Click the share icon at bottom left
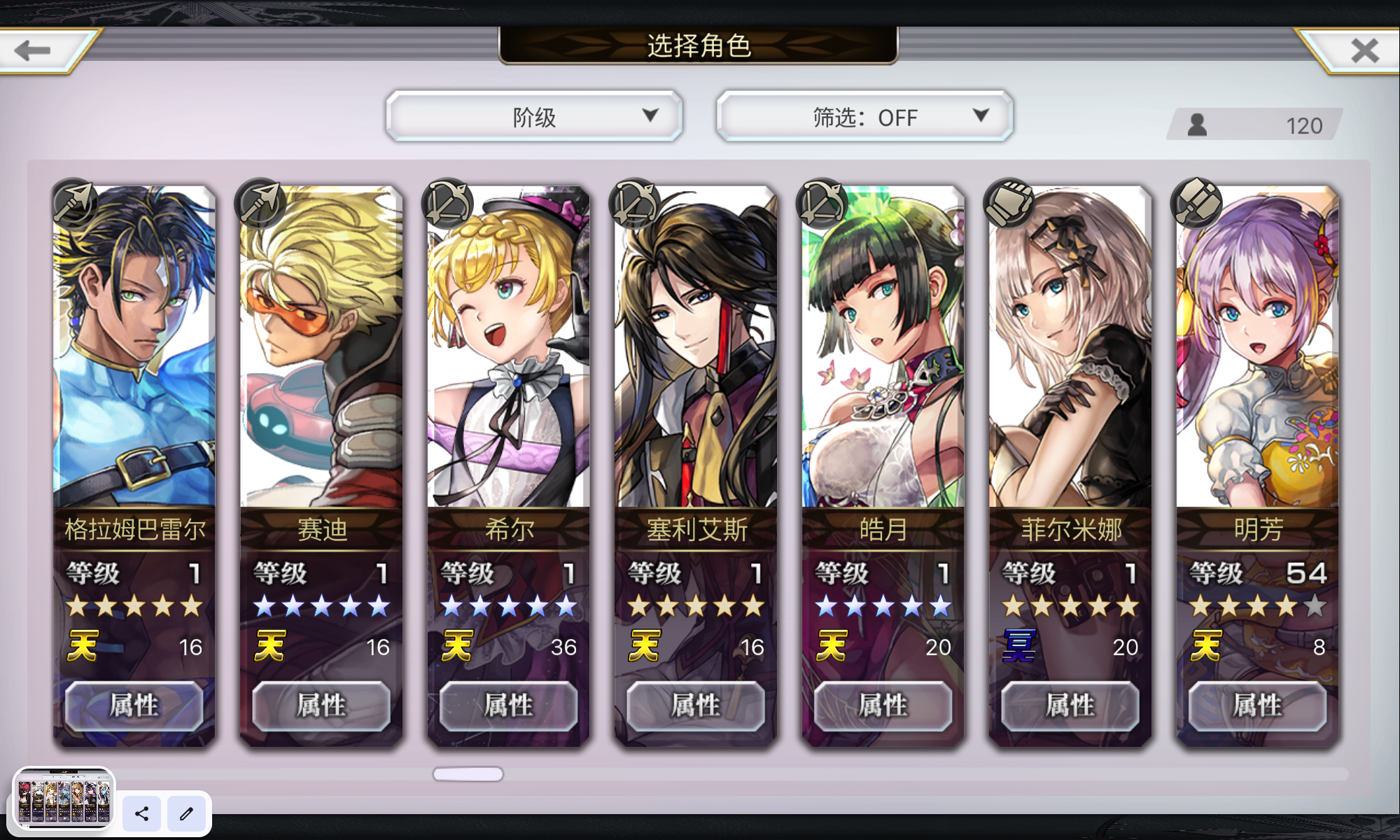 [x=141, y=814]
